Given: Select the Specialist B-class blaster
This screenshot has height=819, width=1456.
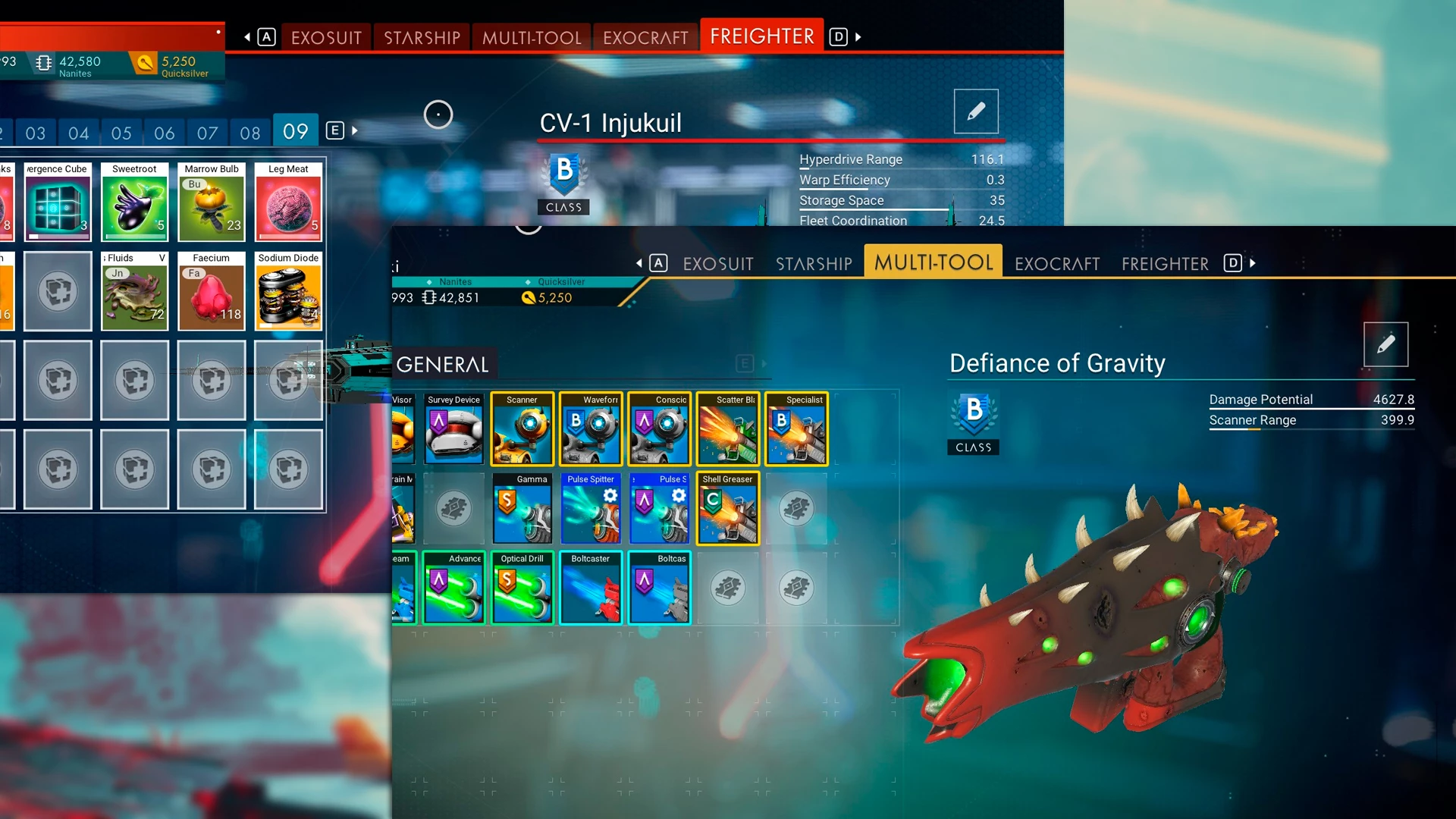Looking at the screenshot, I should 796,428.
